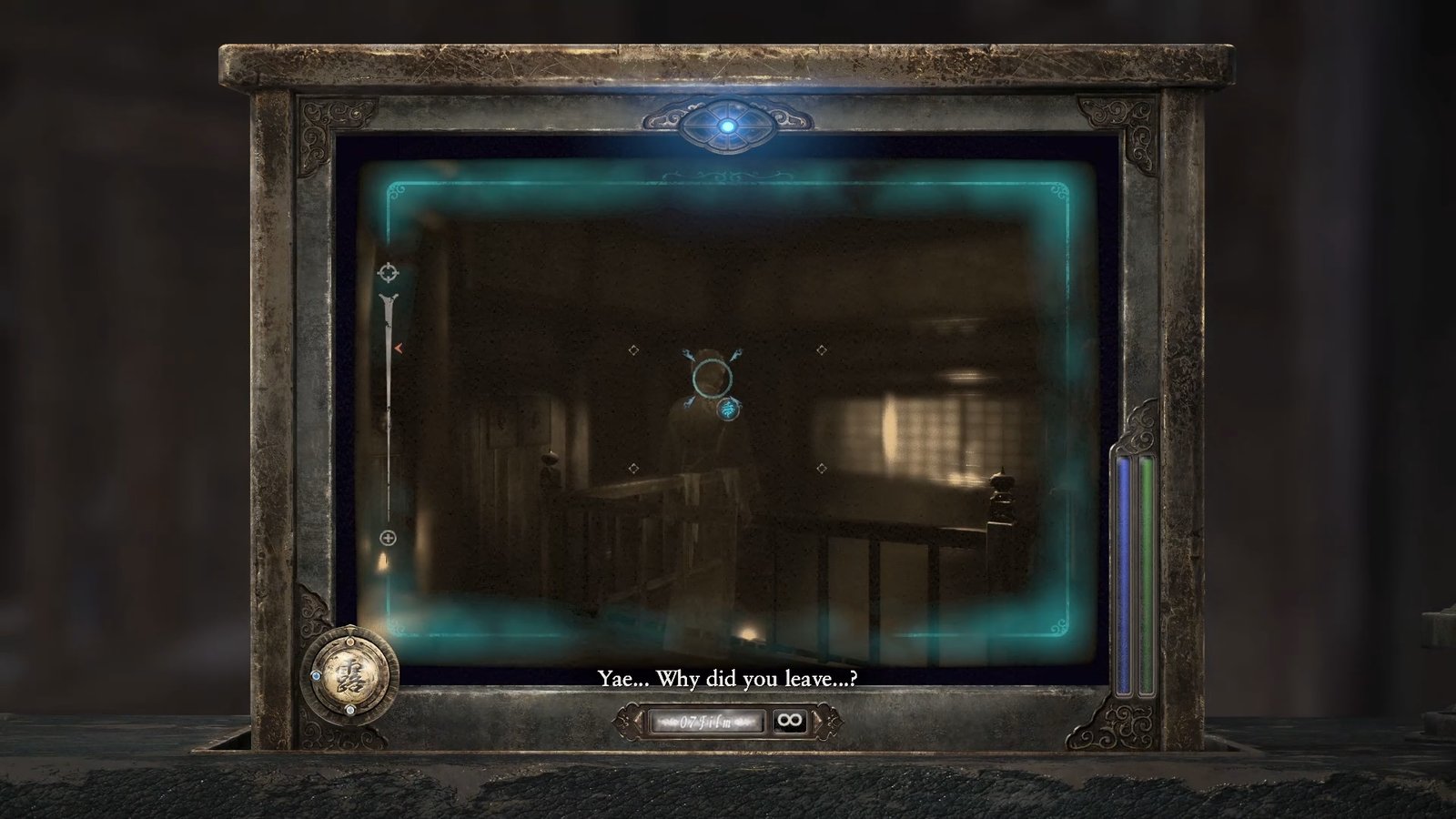Expand the red arrow marker on the zoom gauge
The height and width of the screenshot is (819, 1456).
coord(398,346)
